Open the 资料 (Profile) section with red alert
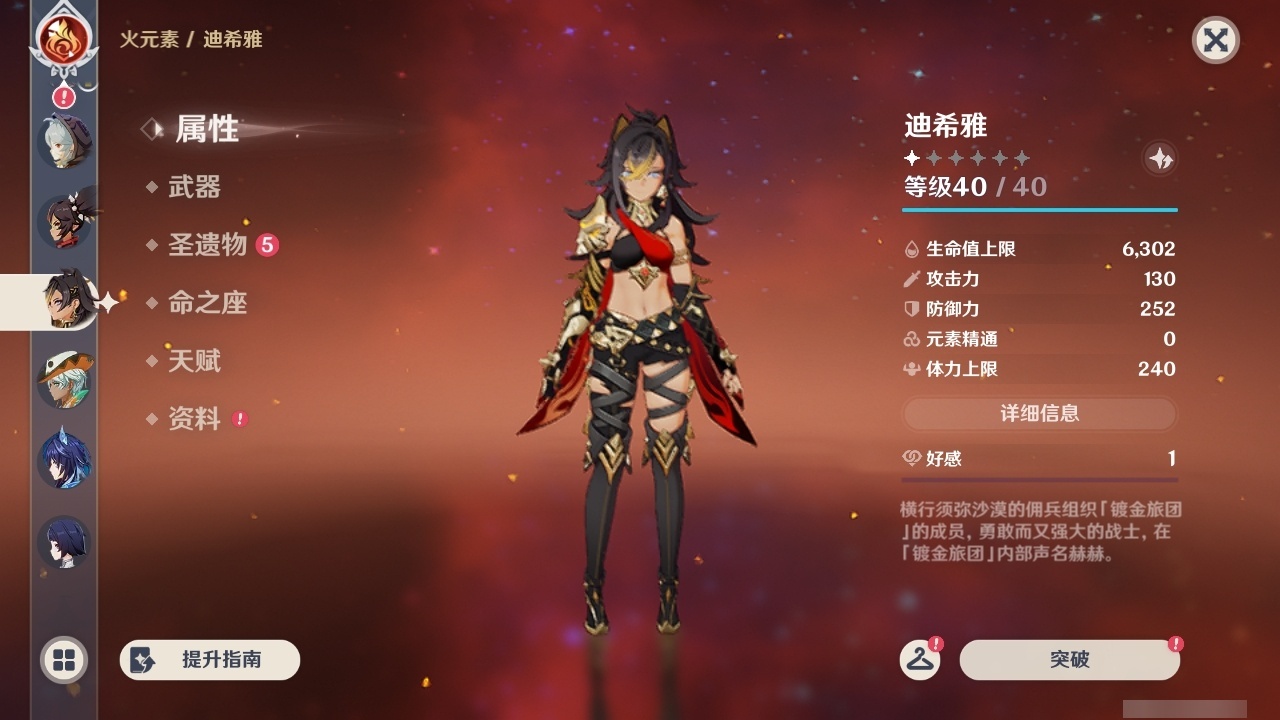This screenshot has width=1280, height=720. 197,420
